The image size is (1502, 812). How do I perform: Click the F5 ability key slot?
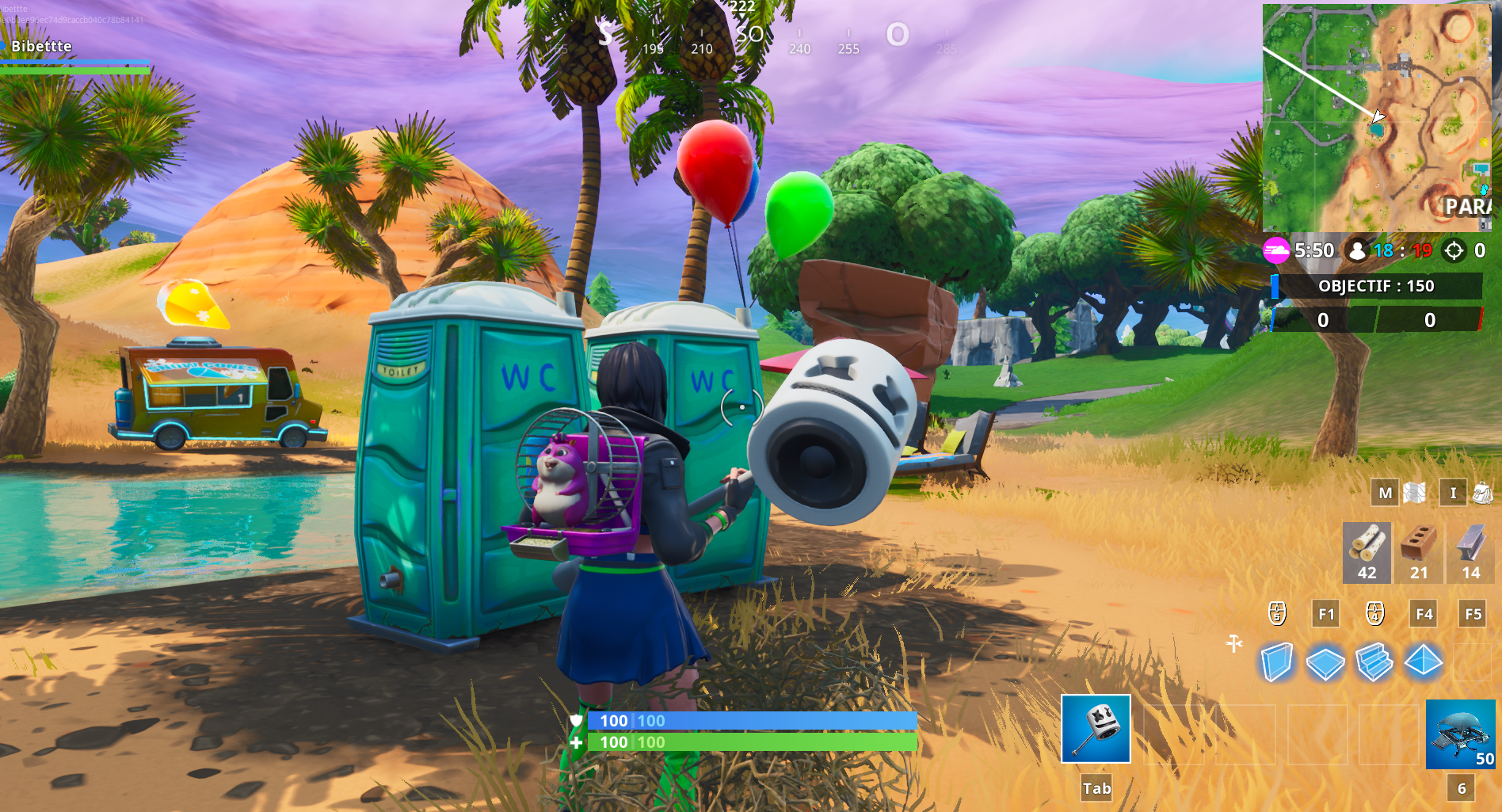1472,615
